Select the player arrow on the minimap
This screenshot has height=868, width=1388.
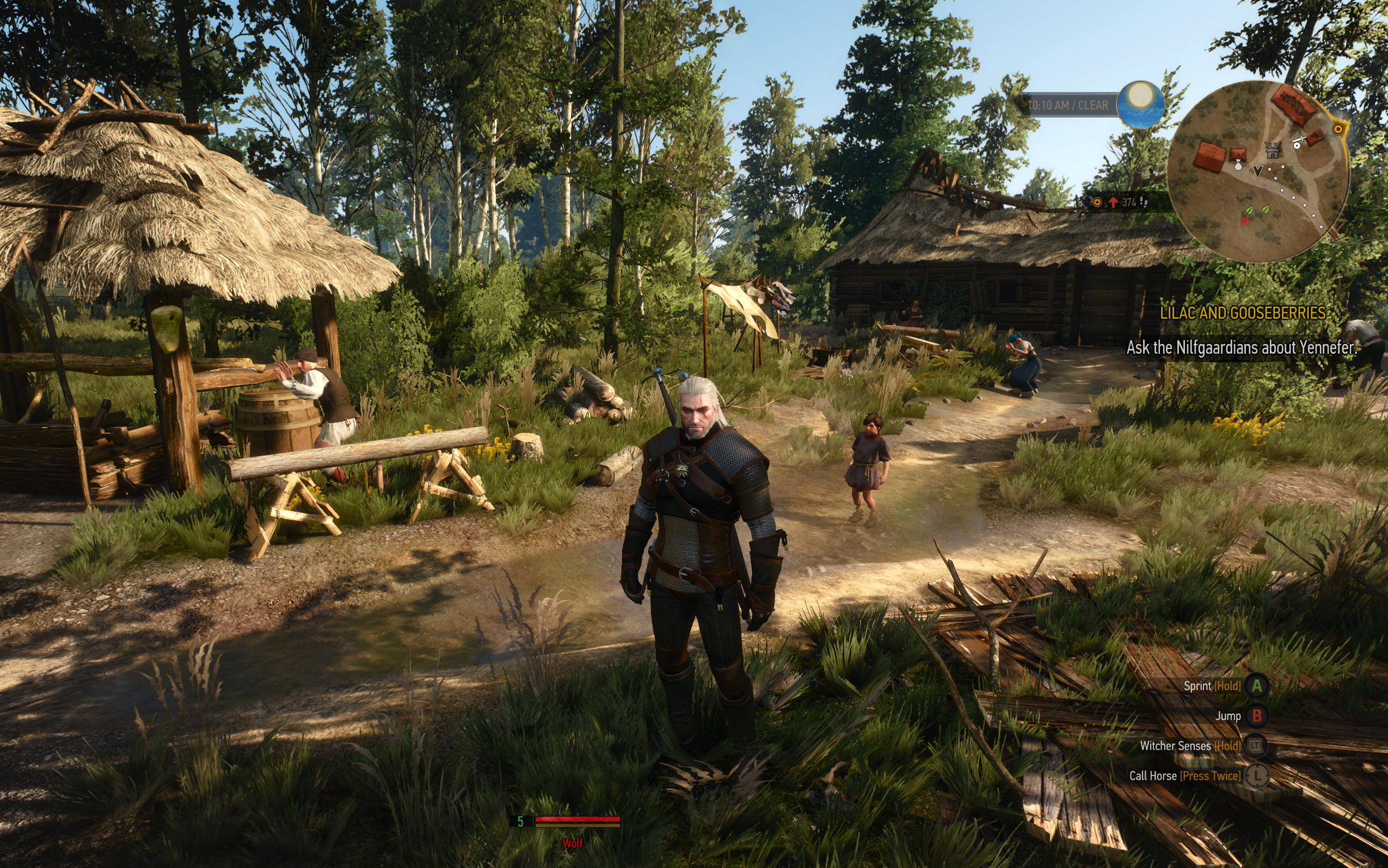coord(1258,170)
